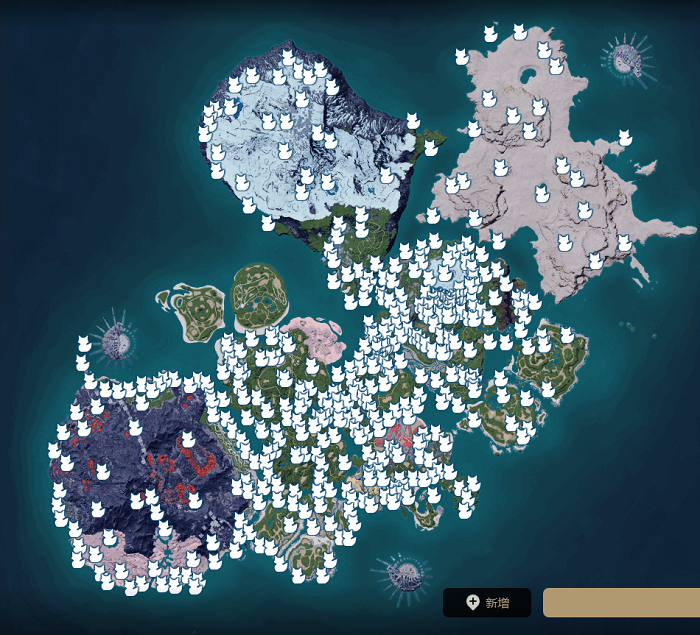Click the blank tan bar beside 新增
This screenshot has height=635, width=700.
(621, 602)
